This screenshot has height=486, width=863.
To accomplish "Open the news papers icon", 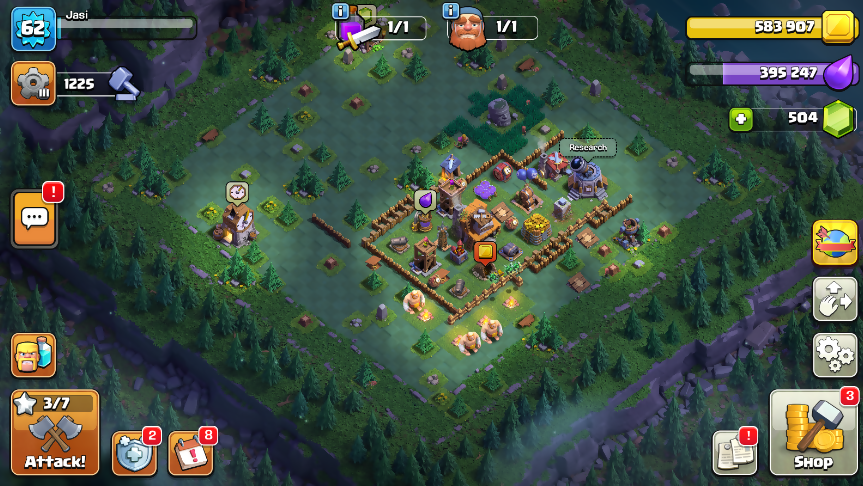I will click(734, 453).
